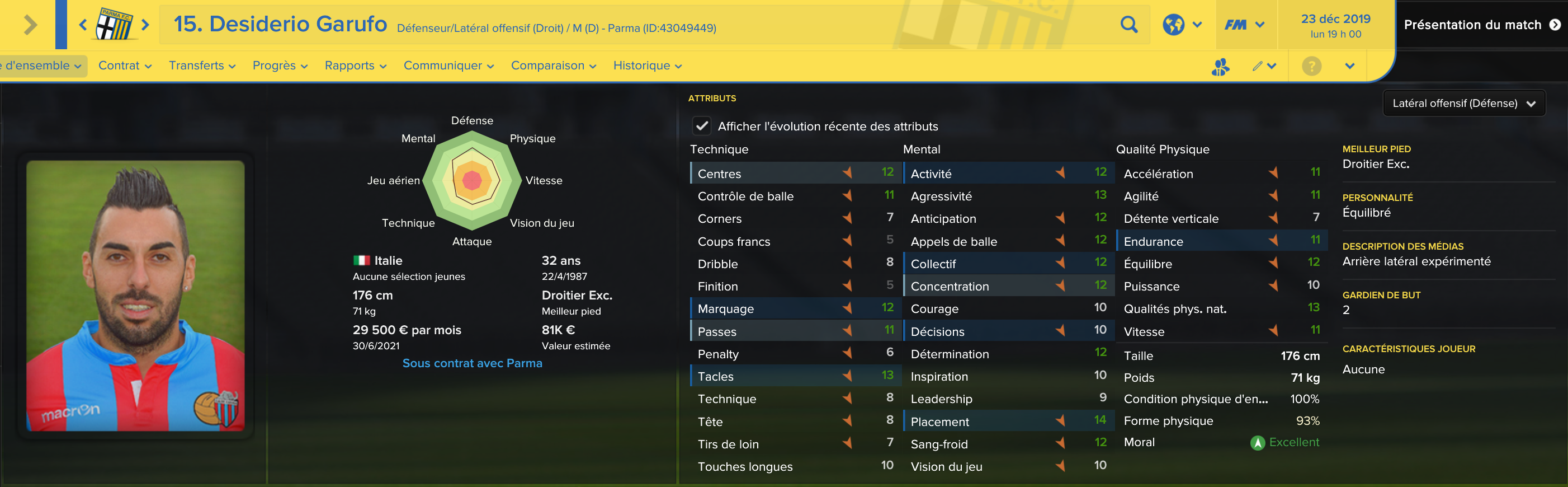
Task: Click the question mark help icon
Action: click(x=1311, y=66)
